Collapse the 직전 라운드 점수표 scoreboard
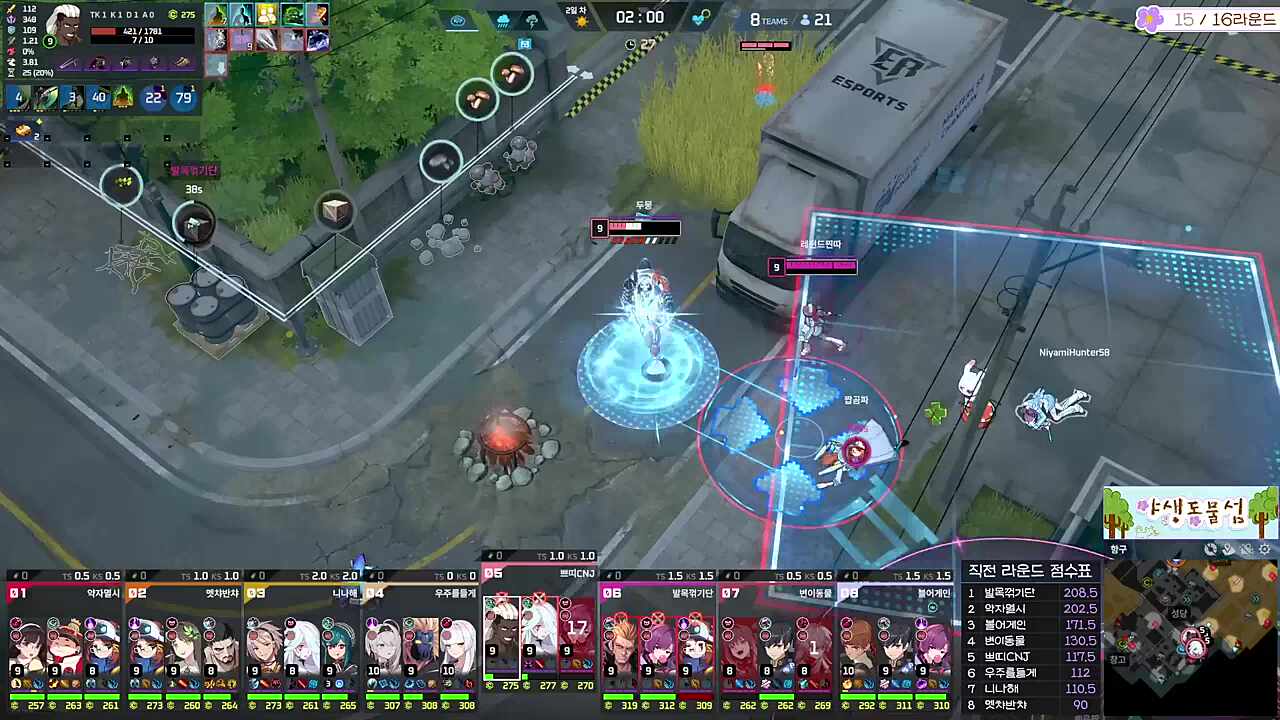Viewport: 1280px width, 720px height. click(1030, 569)
